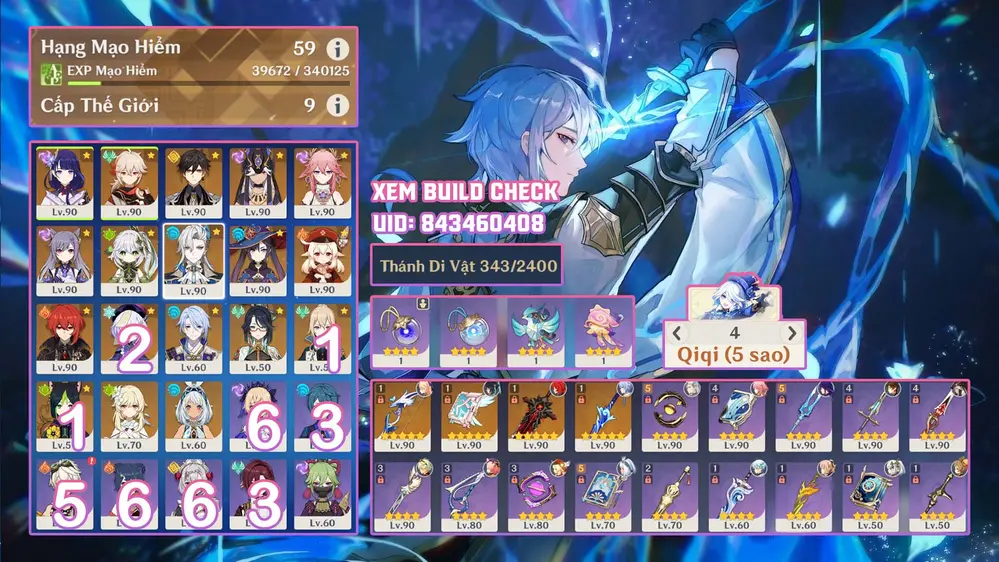Select the Diluc character portrait

(x=65, y=336)
